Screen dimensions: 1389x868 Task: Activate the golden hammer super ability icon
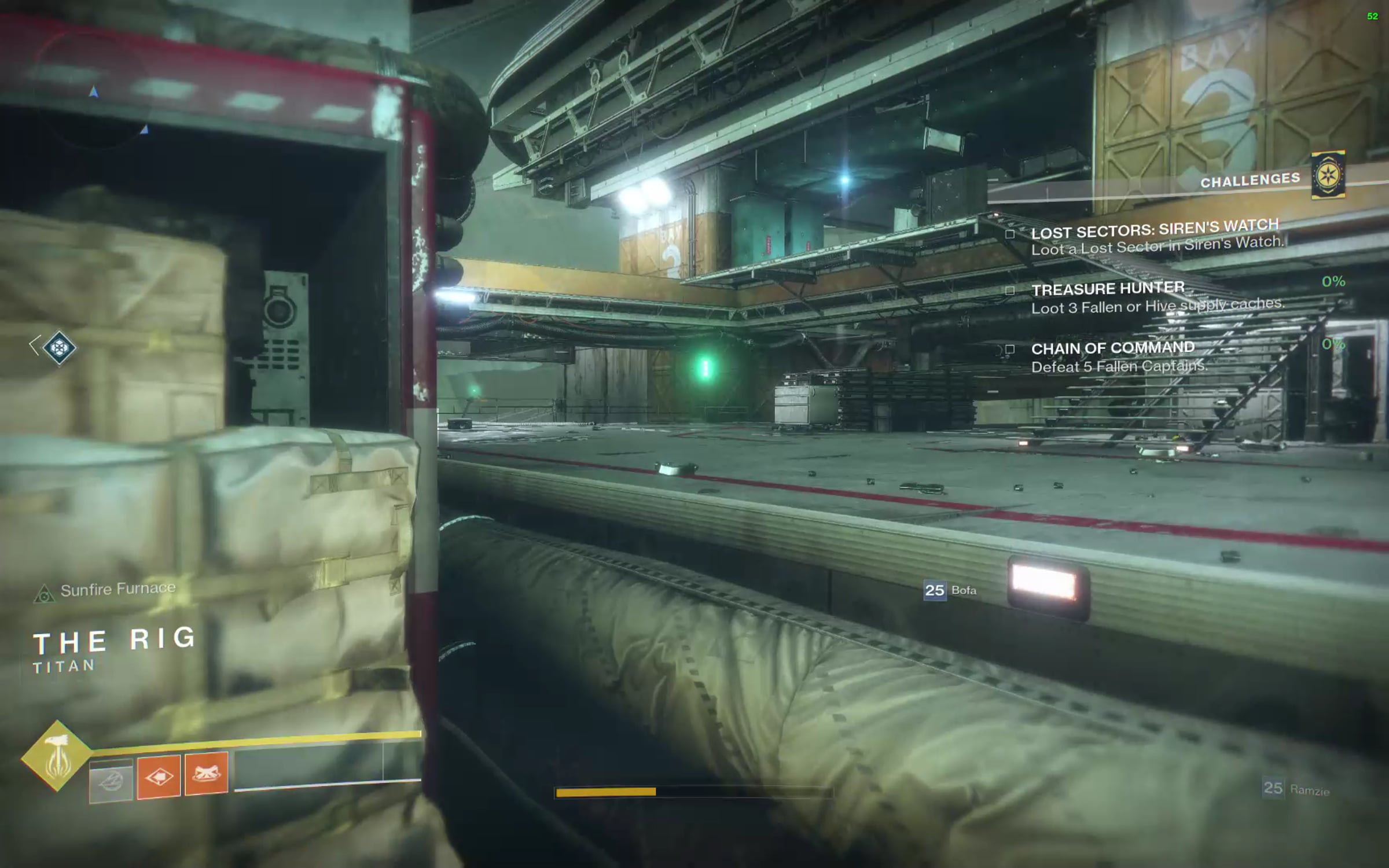pos(56,756)
